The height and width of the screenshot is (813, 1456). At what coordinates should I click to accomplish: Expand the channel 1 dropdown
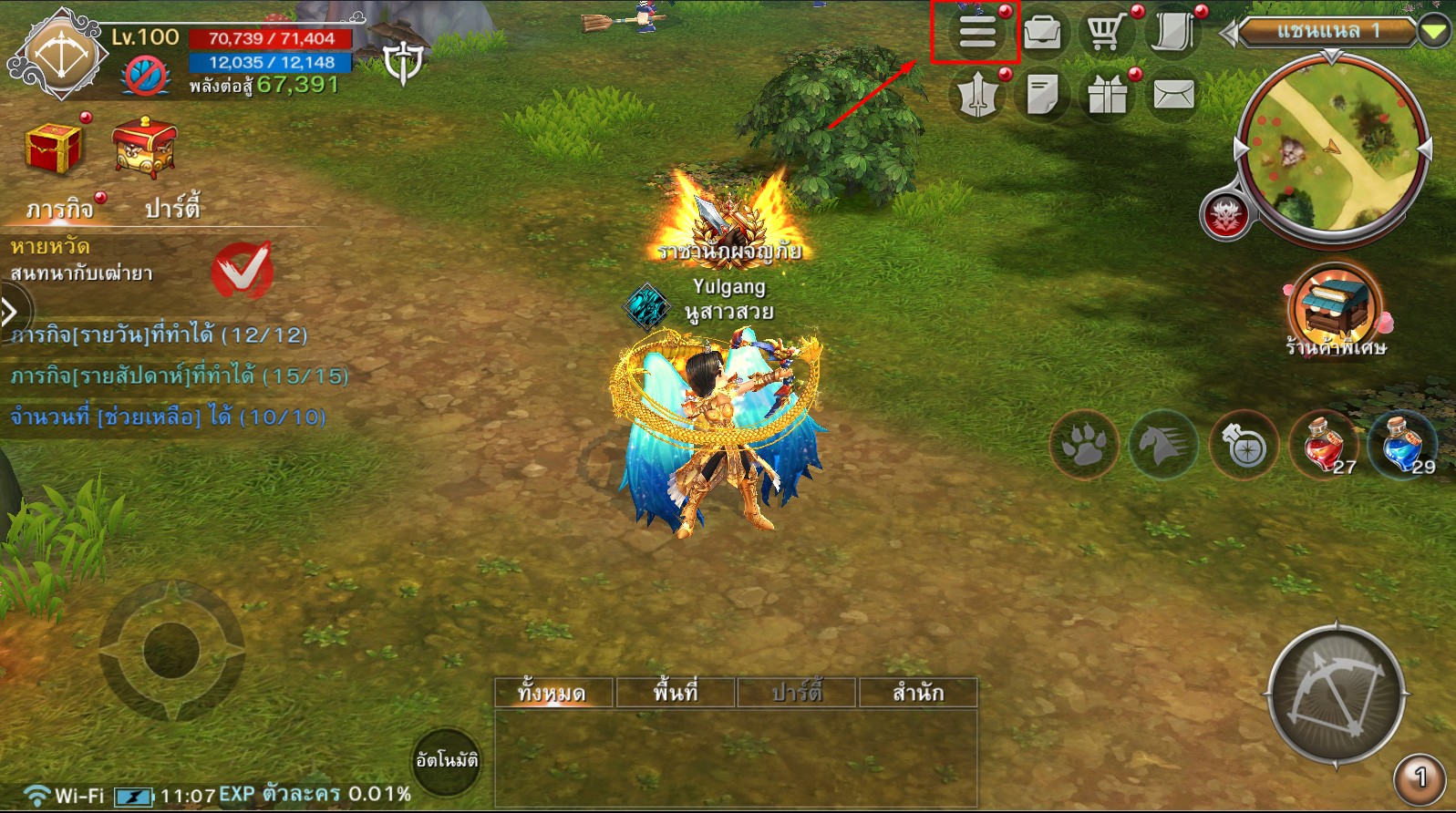1434,33
